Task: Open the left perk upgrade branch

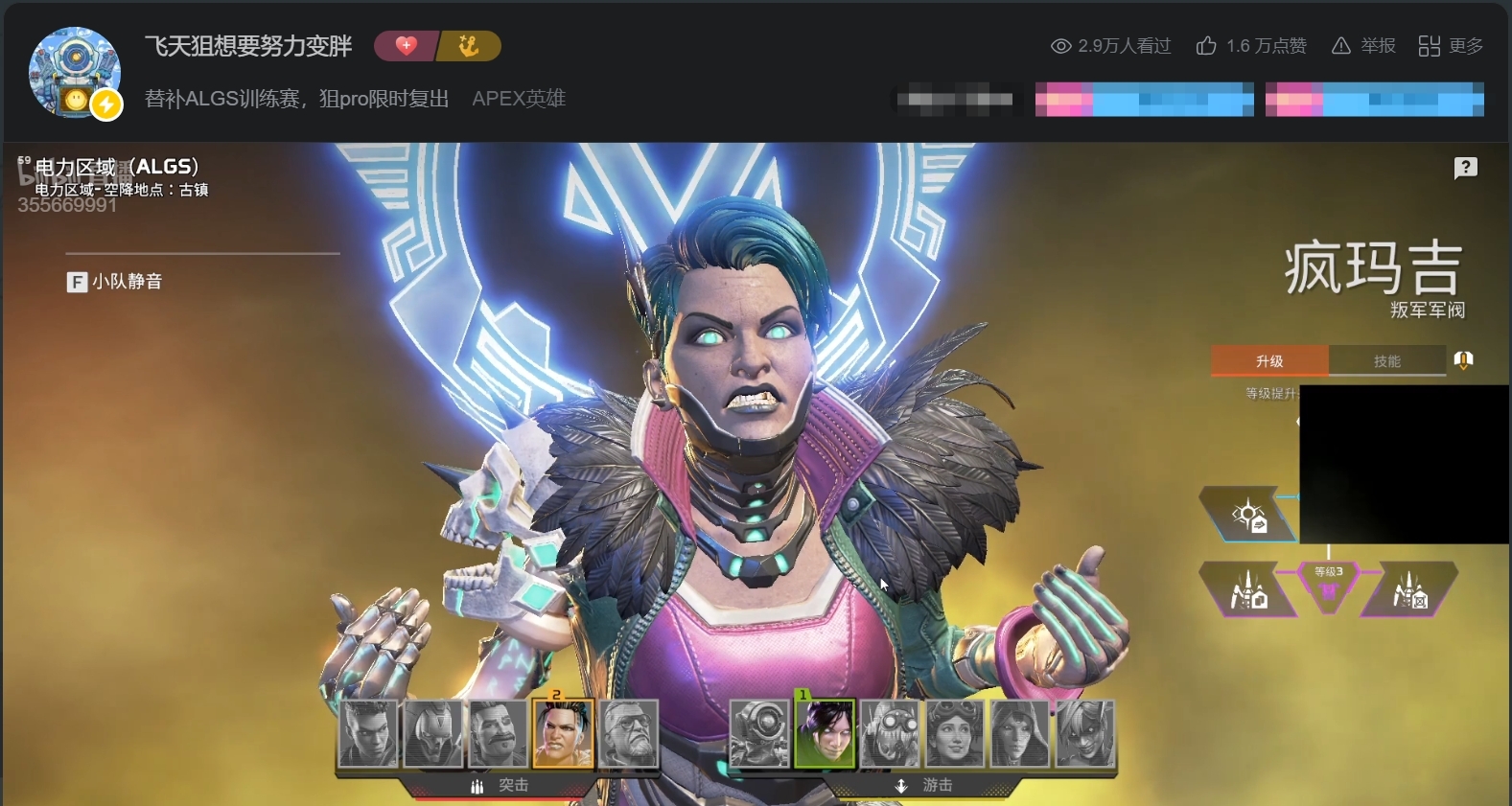Action: pos(1248,590)
